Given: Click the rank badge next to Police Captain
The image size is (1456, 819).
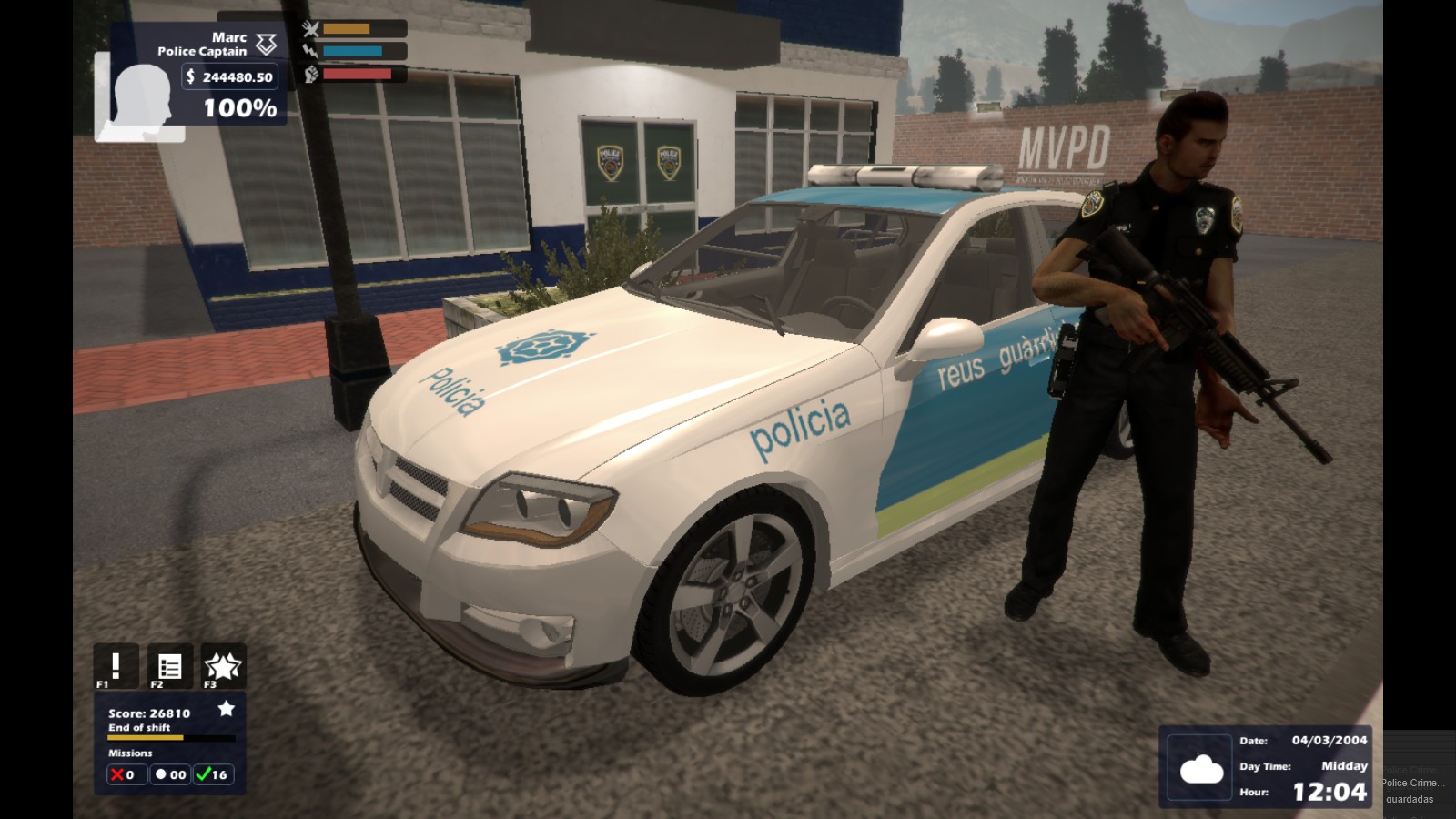Looking at the screenshot, I should click(265, 44).
